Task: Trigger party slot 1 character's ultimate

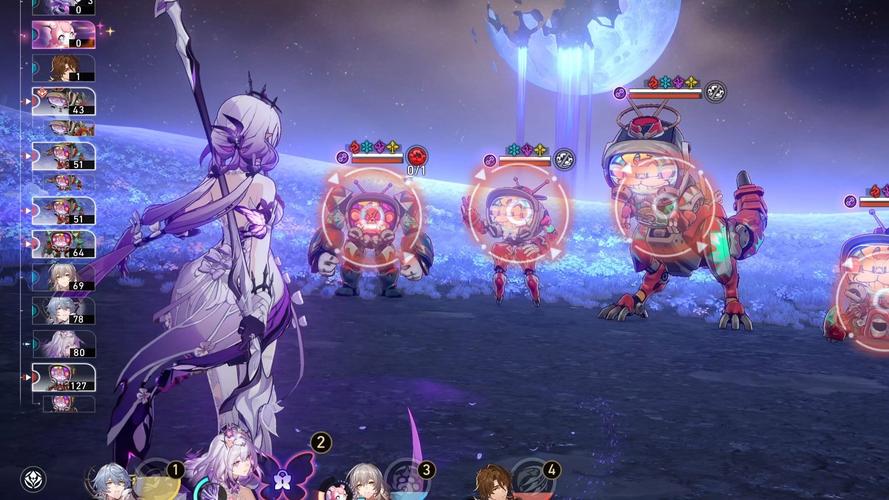Action: [155, 483]
